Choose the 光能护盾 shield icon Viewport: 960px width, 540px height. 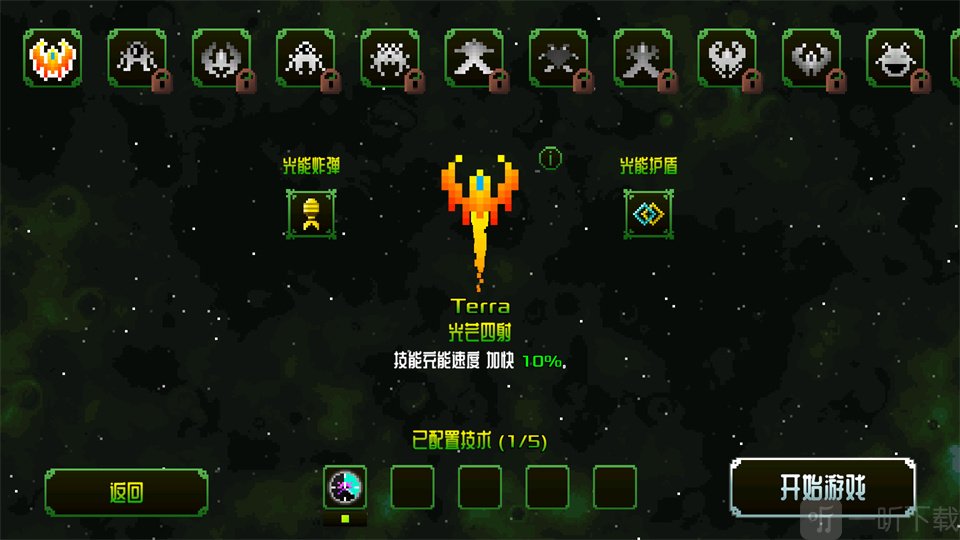point(647,213)
